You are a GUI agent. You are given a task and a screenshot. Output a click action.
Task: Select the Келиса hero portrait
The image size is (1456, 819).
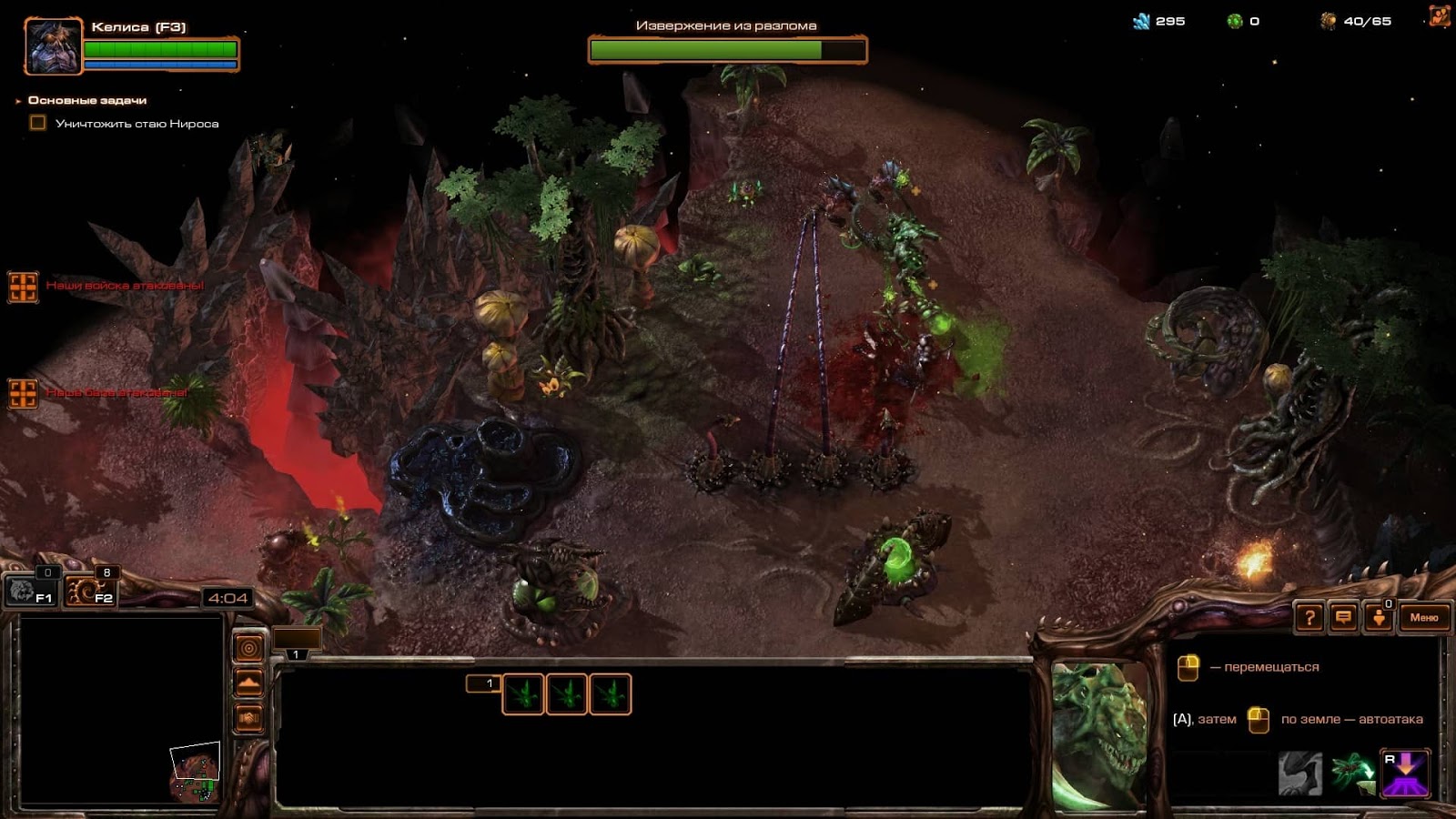tap(54, 45)
